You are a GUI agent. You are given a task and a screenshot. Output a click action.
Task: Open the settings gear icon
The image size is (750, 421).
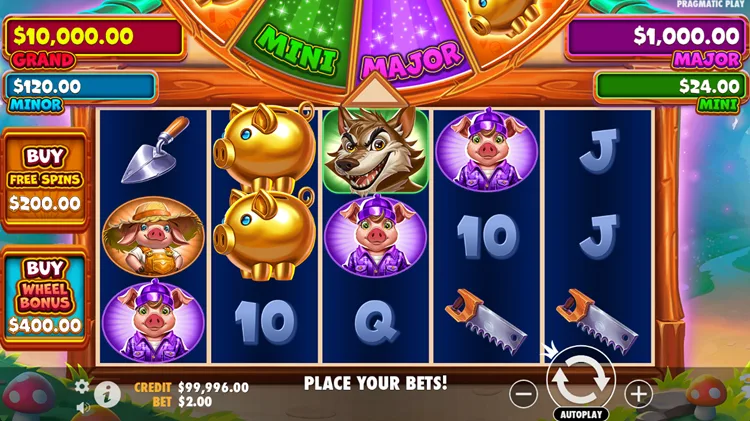coord(82,386)
